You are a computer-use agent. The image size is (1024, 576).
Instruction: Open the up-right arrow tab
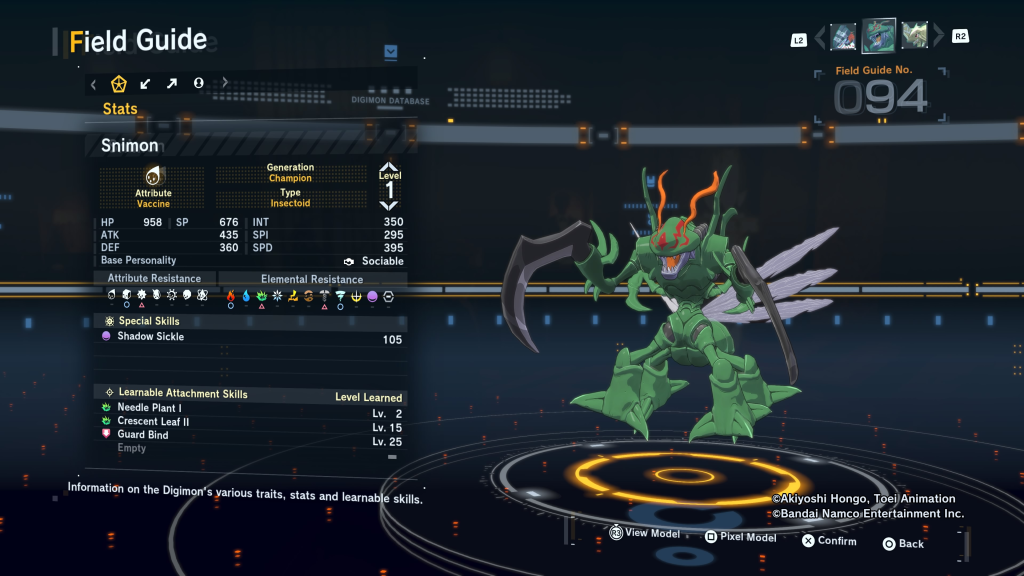(x=172, y=83)
